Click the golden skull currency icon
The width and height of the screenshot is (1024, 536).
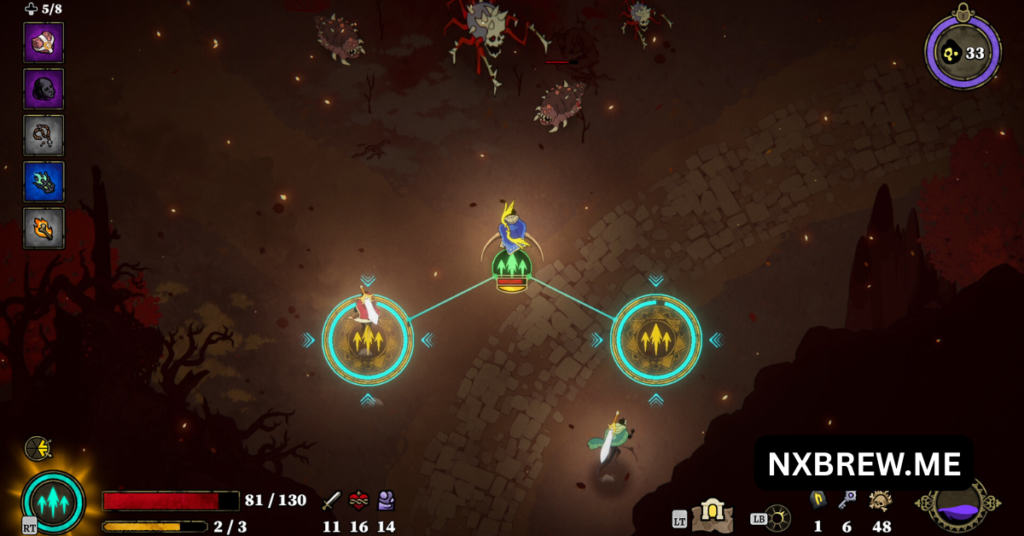880,500
